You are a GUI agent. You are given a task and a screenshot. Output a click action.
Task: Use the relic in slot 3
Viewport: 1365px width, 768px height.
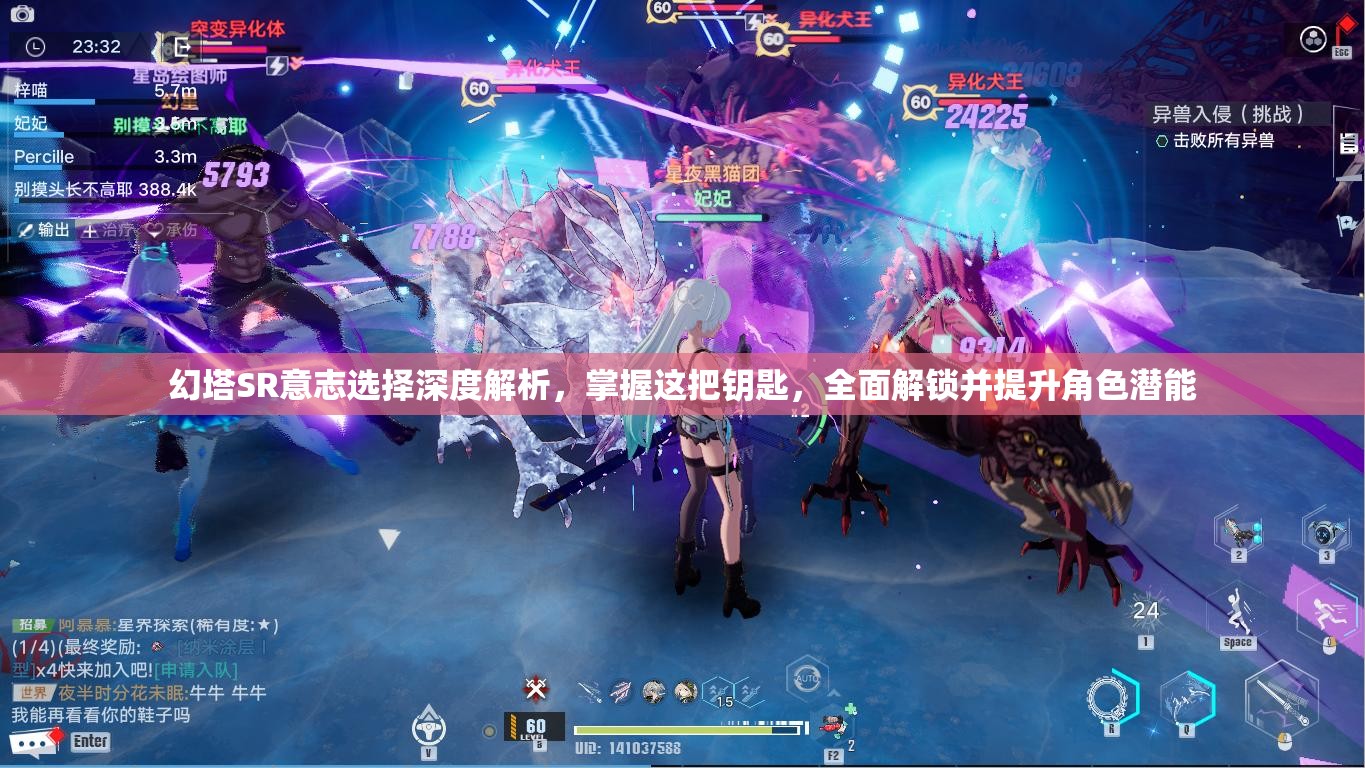(1326, 532)
